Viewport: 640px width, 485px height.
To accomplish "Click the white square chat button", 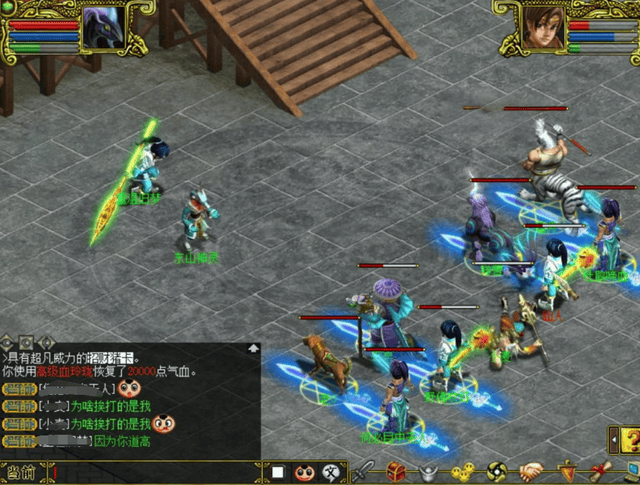I will click(x=279, y=472).
